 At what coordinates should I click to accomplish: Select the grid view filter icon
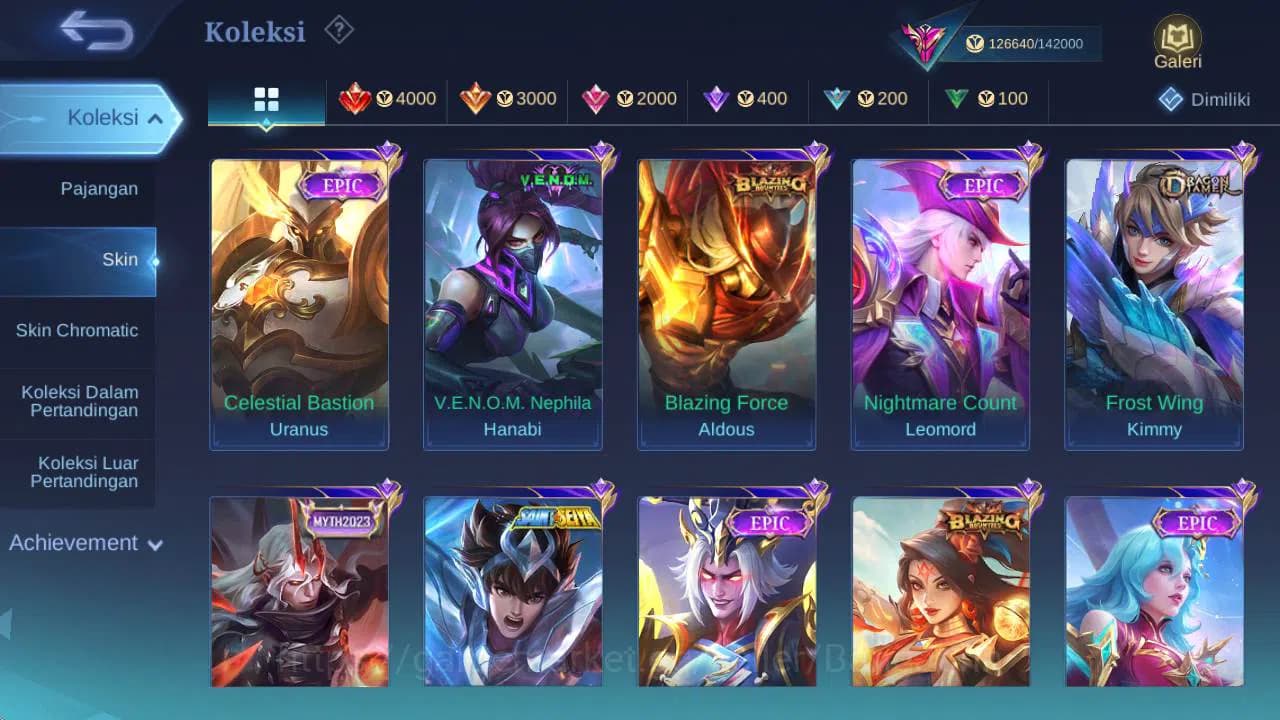click(x=265, y=99)
